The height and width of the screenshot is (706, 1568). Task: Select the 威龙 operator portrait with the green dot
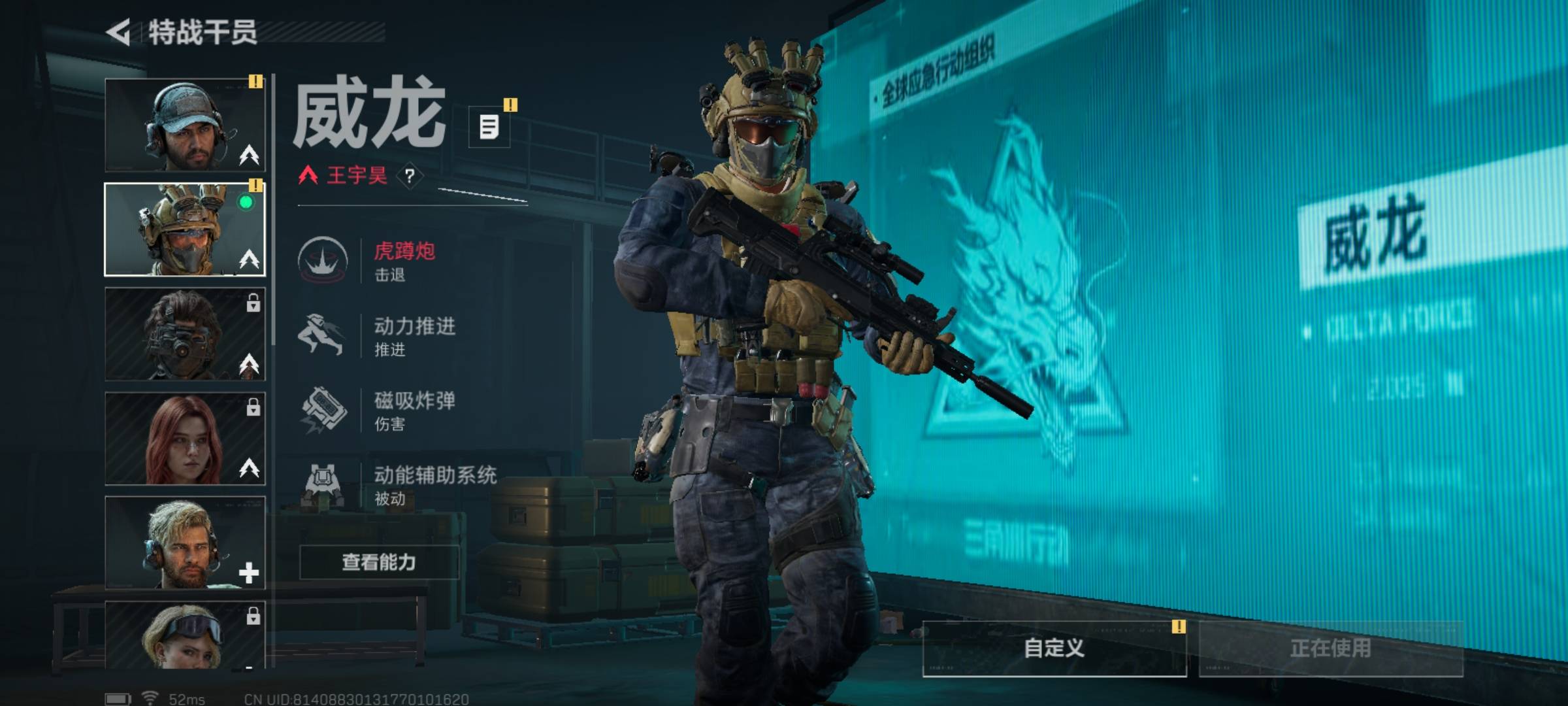185,229
